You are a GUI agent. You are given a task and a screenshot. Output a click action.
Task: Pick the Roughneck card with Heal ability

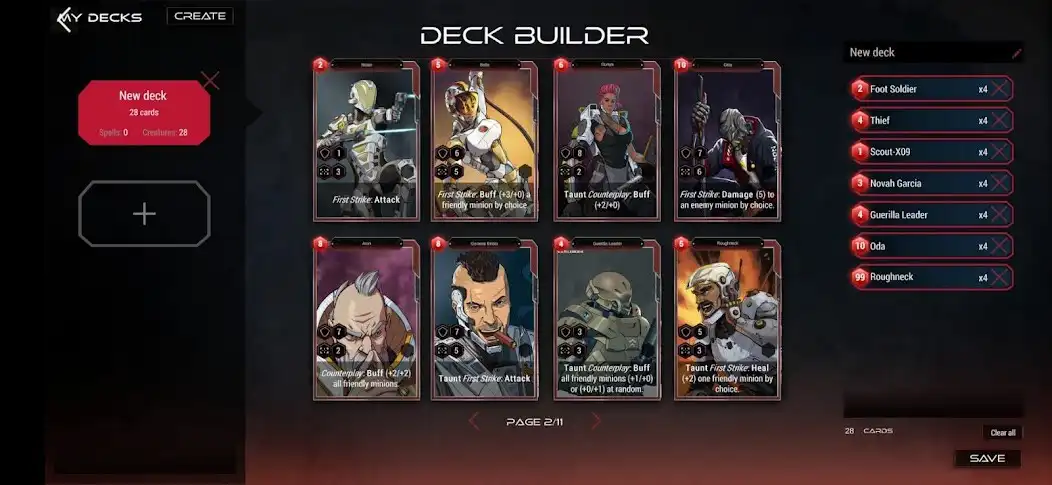click(x=727, y=319)
